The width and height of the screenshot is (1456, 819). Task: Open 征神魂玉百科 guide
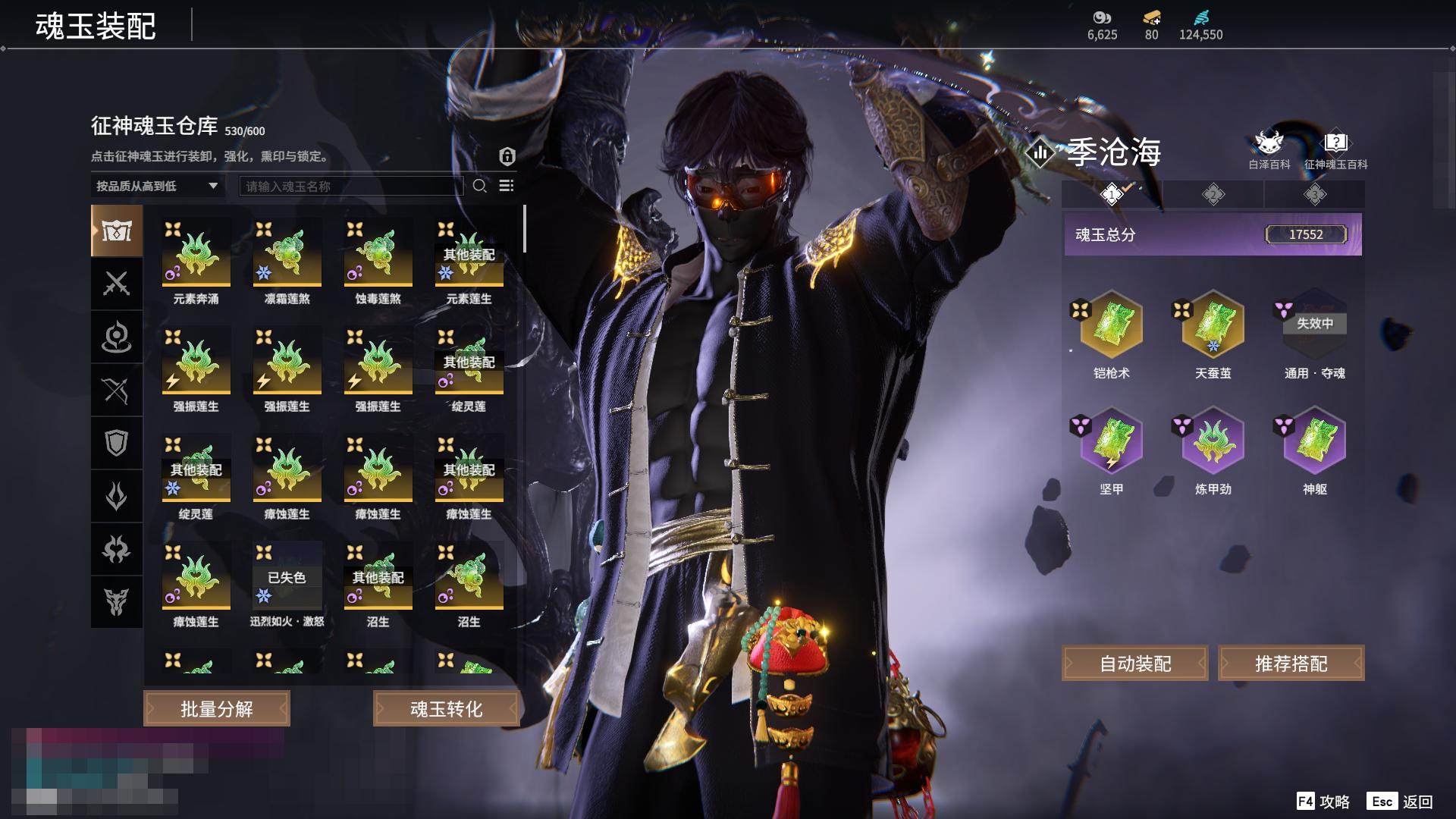(1335, 150)
